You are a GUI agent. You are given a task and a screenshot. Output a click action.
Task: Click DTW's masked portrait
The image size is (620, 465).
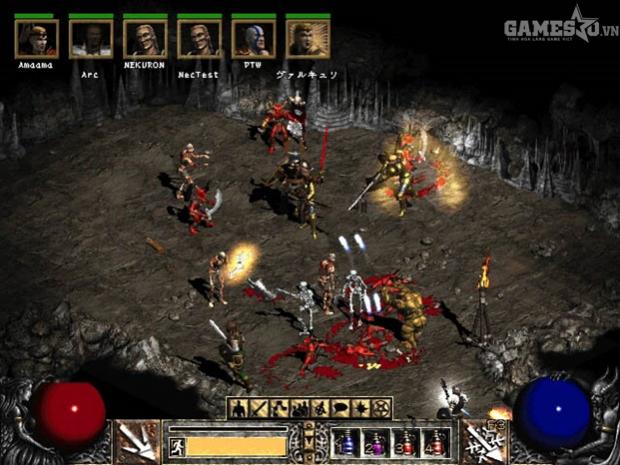point(253,39)
